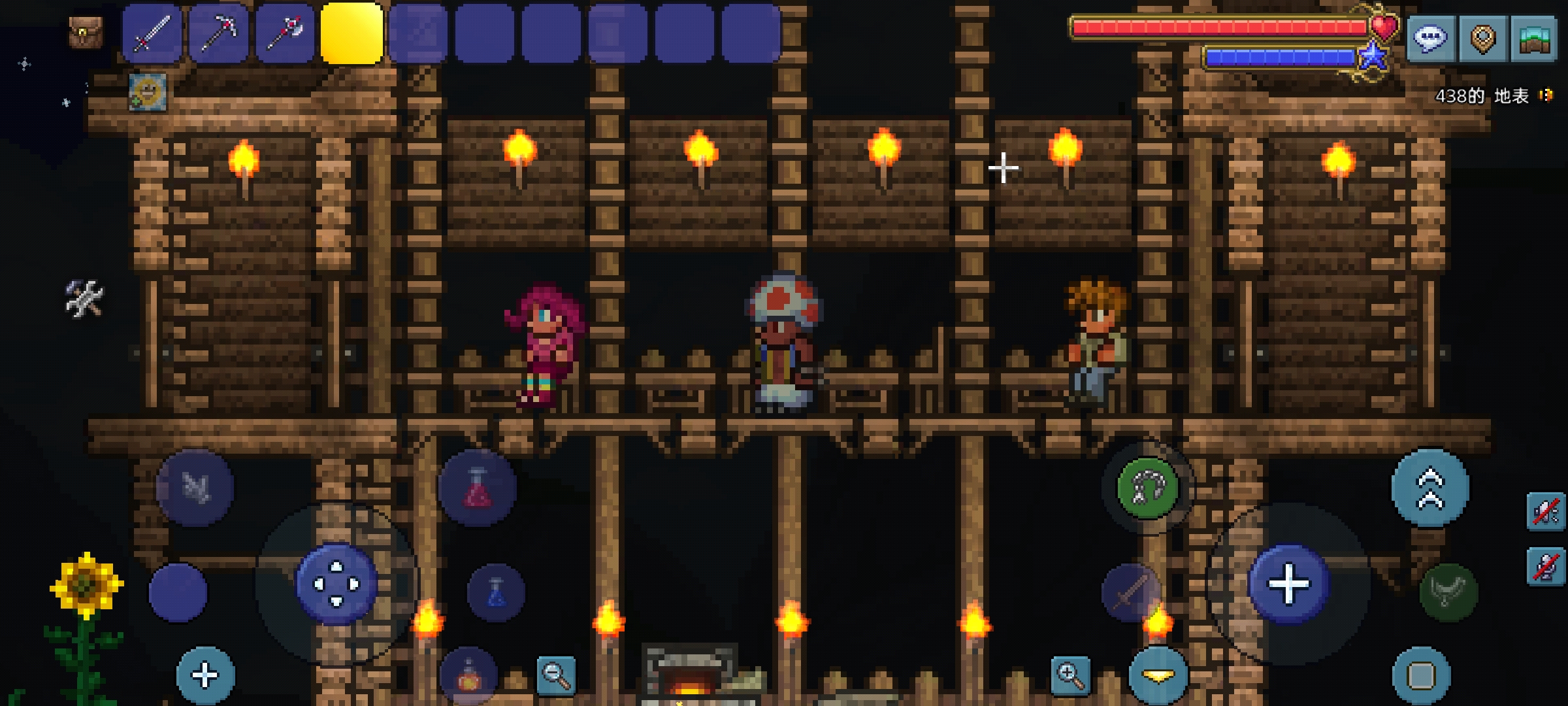Open the chat speech bubble
Image resolution: width=1568 pixels, height=706 pixels.
[1430, 39]
